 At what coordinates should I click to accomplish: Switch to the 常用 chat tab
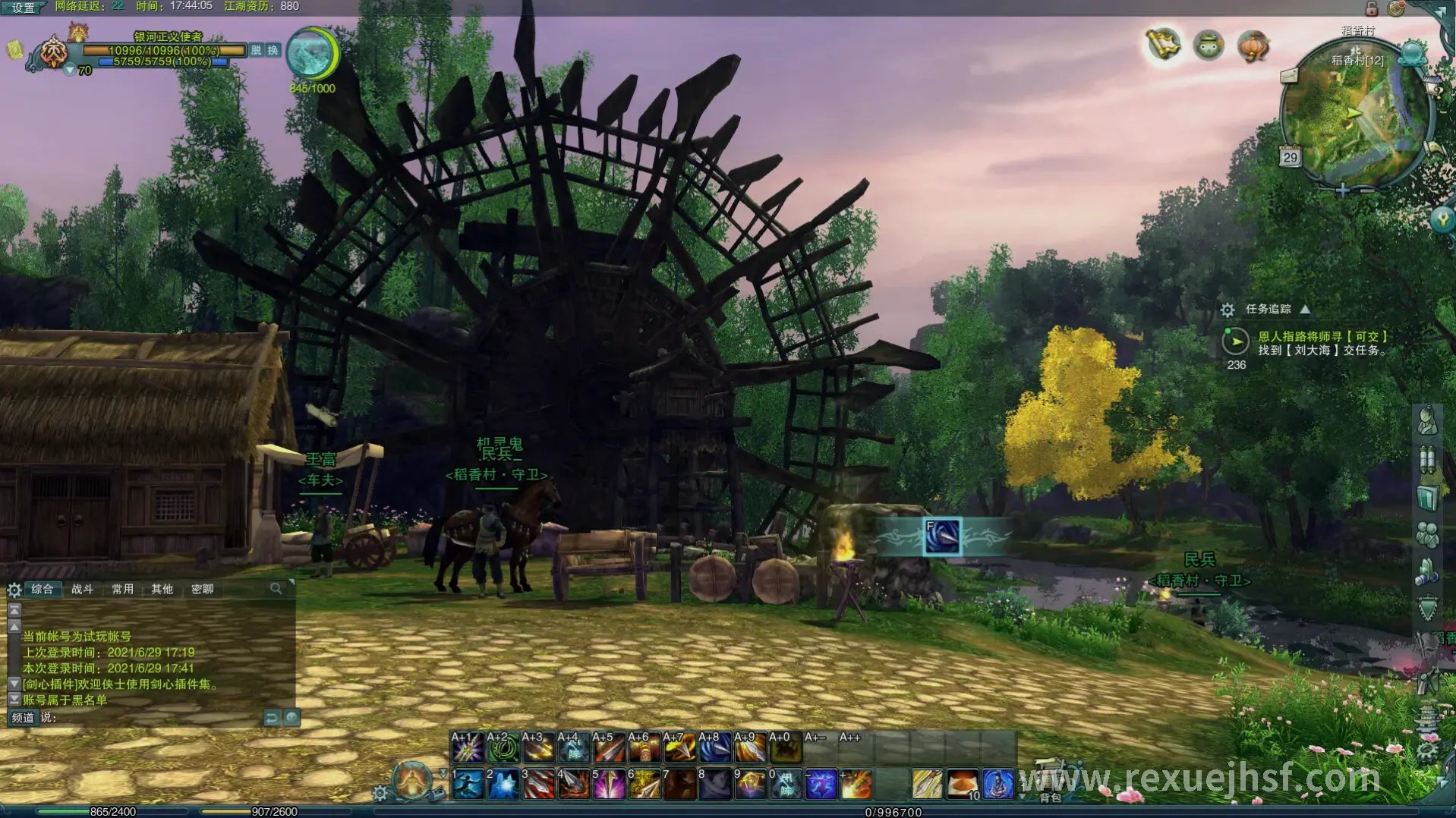[x=122, y=589]
